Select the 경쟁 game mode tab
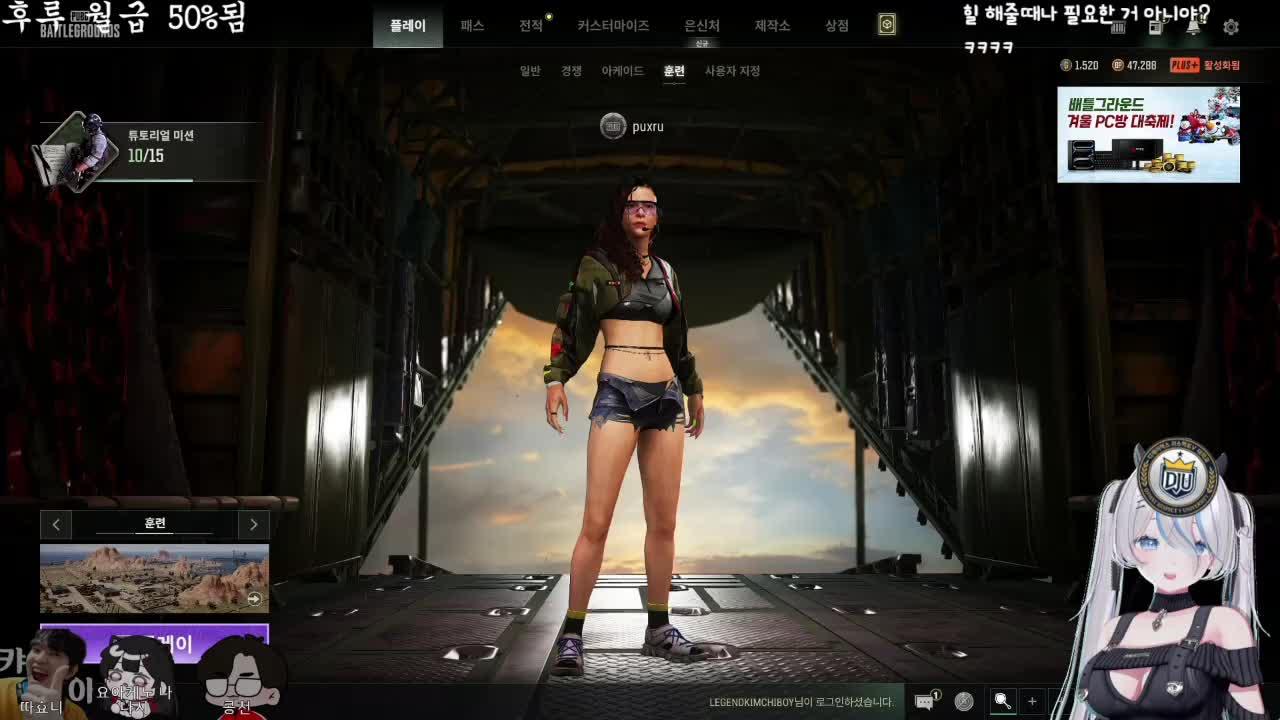Image resolution: width=1280 pixels, height=720 pixels. point(569,71)
